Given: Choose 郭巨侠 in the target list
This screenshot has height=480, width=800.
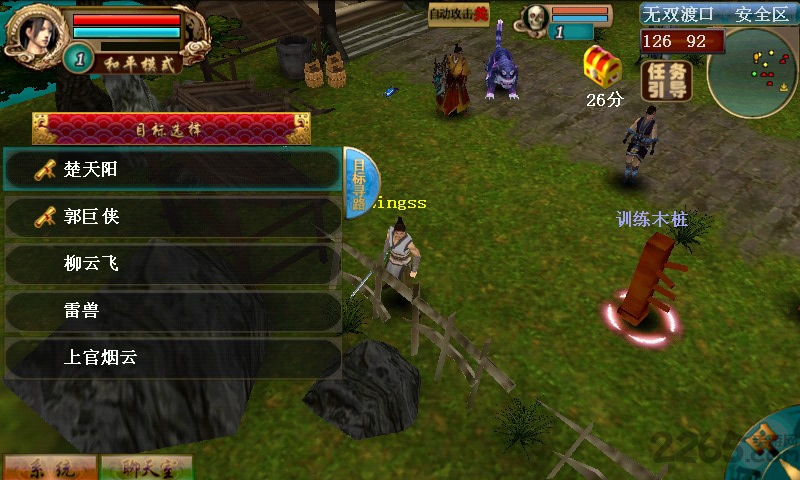Looking at the screenshot, I should 172,216.
